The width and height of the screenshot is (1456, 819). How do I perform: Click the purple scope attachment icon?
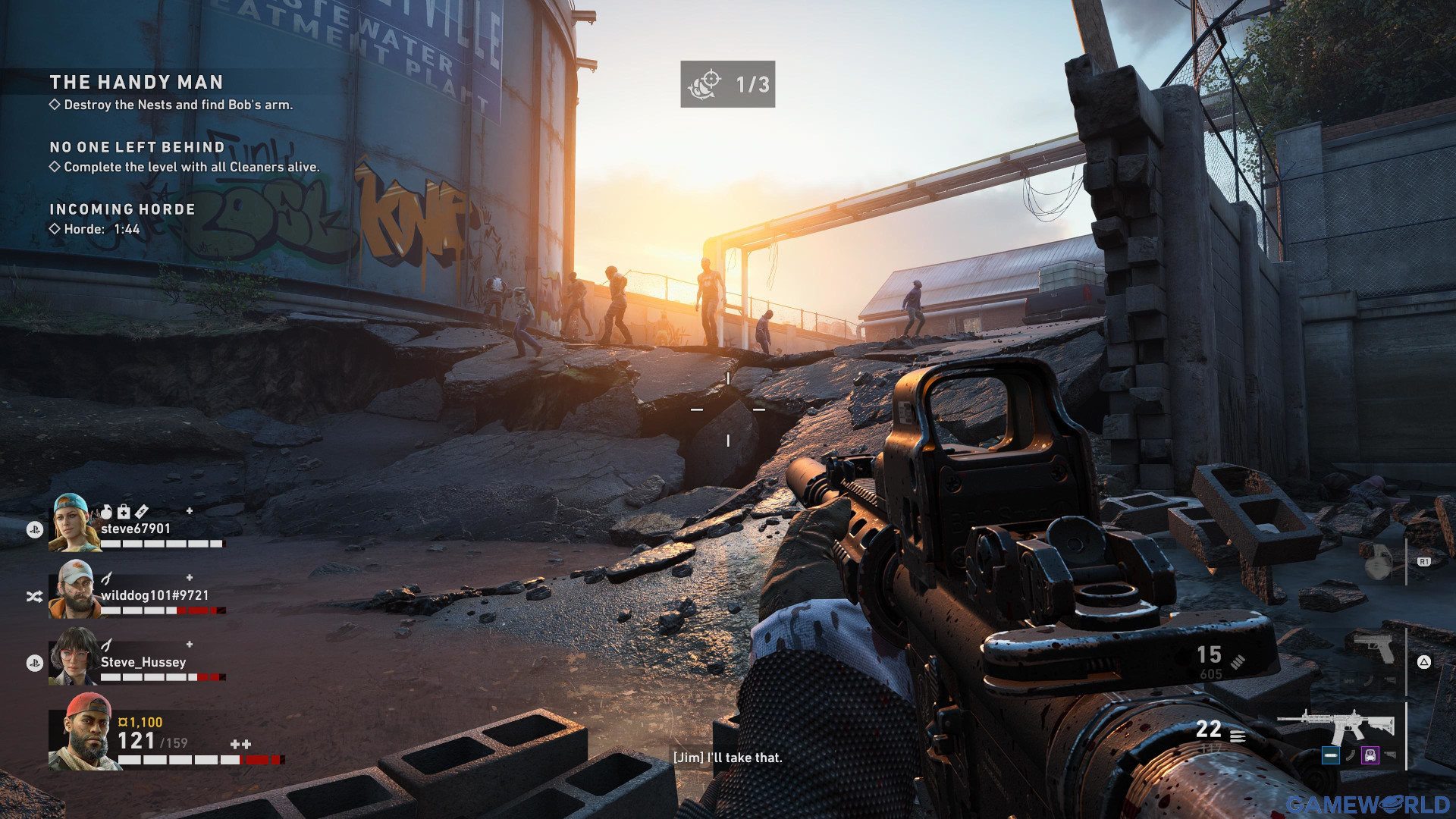[x=1370, y=755]
